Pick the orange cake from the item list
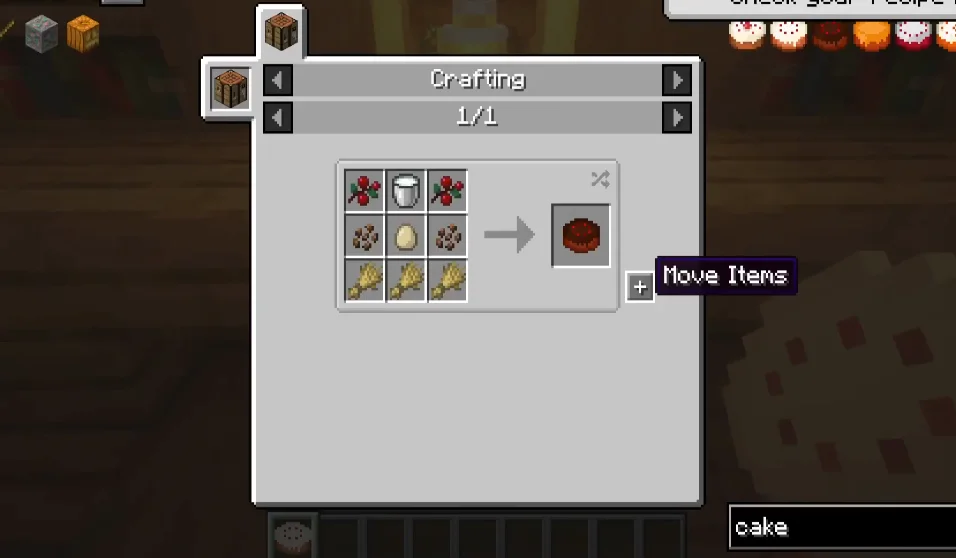This screenshot has width=956, height=558. pyautogui.click(x=872, y=35)
